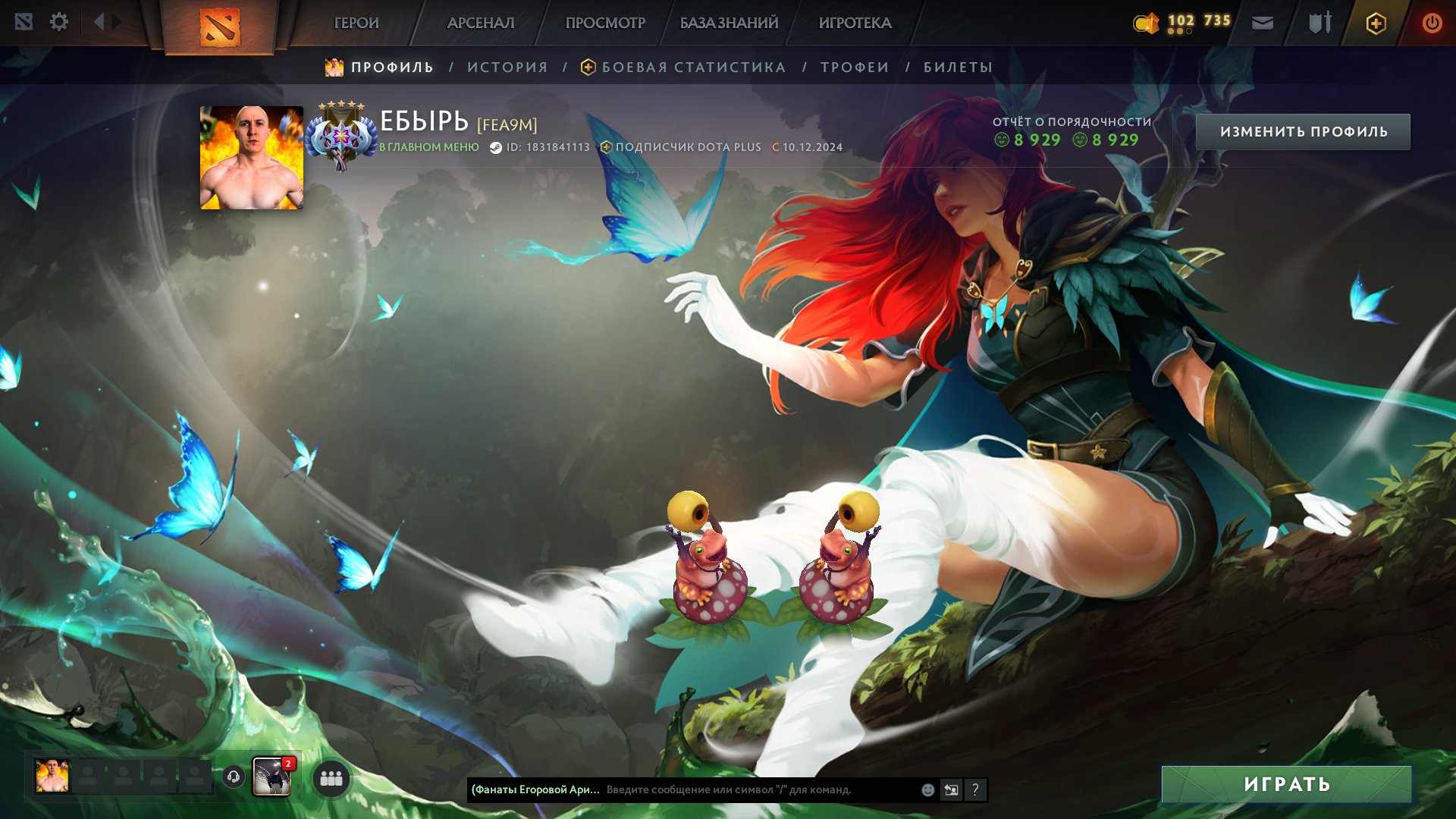
Task: Open the Steam ID icon next to 1831841113
Action: (498, 148)
